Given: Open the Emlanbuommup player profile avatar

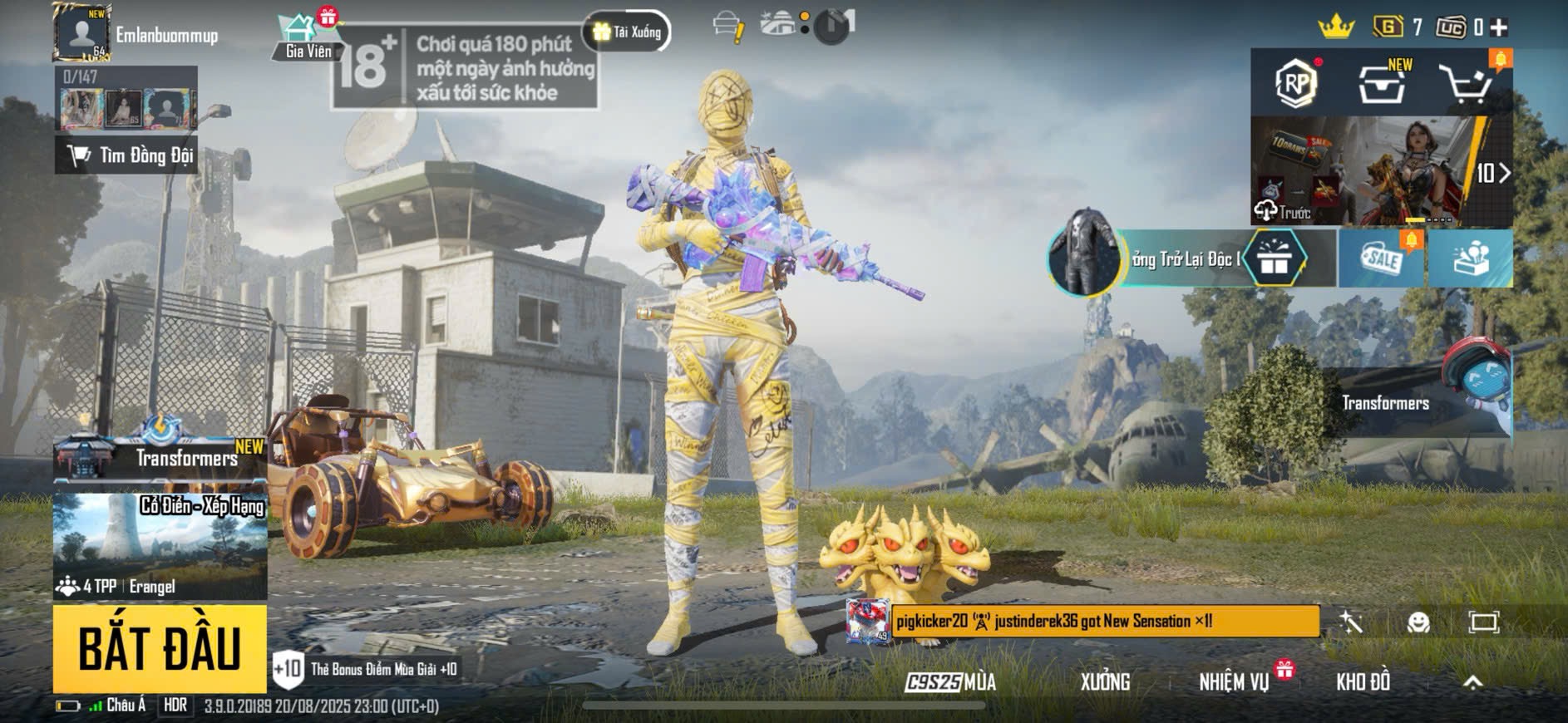Looking at the screenshot, I should (x=81, y=32).
